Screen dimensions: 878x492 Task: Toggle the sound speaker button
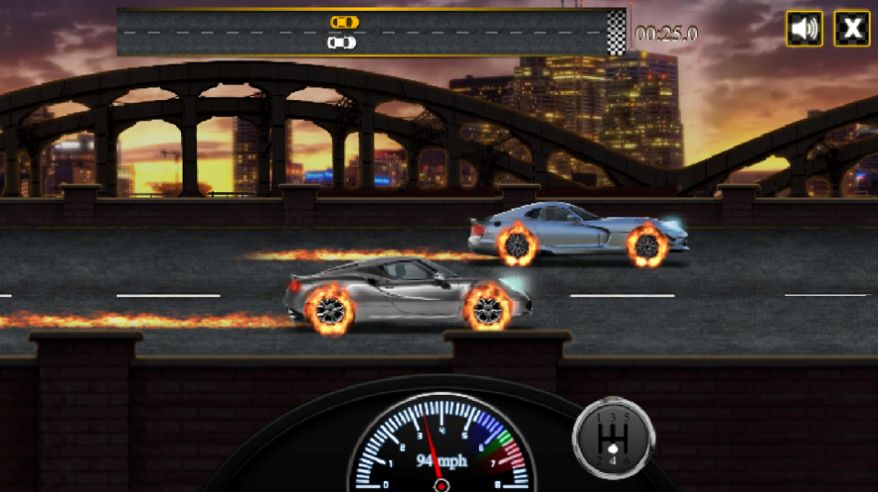803,28
